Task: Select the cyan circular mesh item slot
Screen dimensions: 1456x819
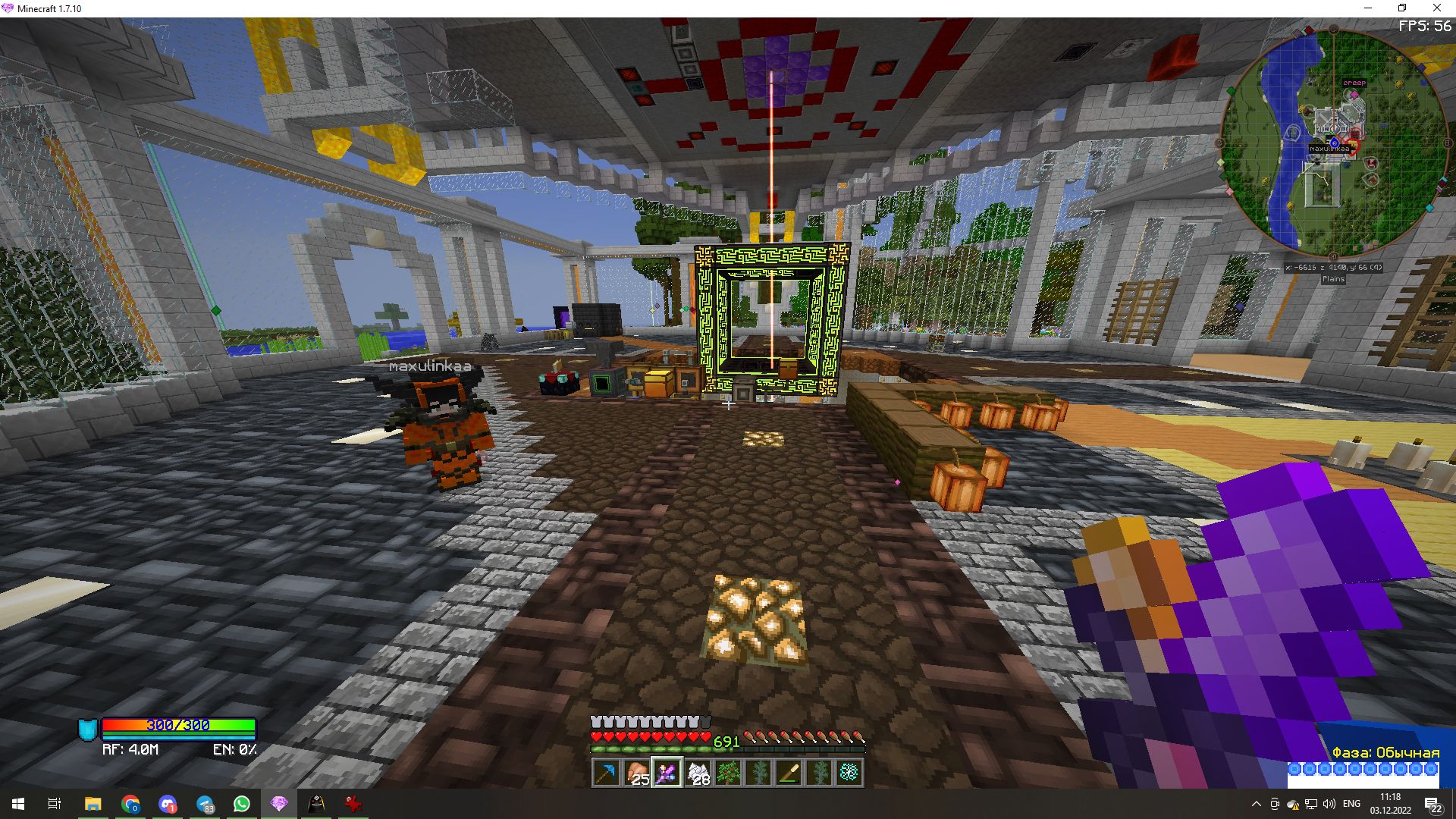Action: tap(849, 773)
